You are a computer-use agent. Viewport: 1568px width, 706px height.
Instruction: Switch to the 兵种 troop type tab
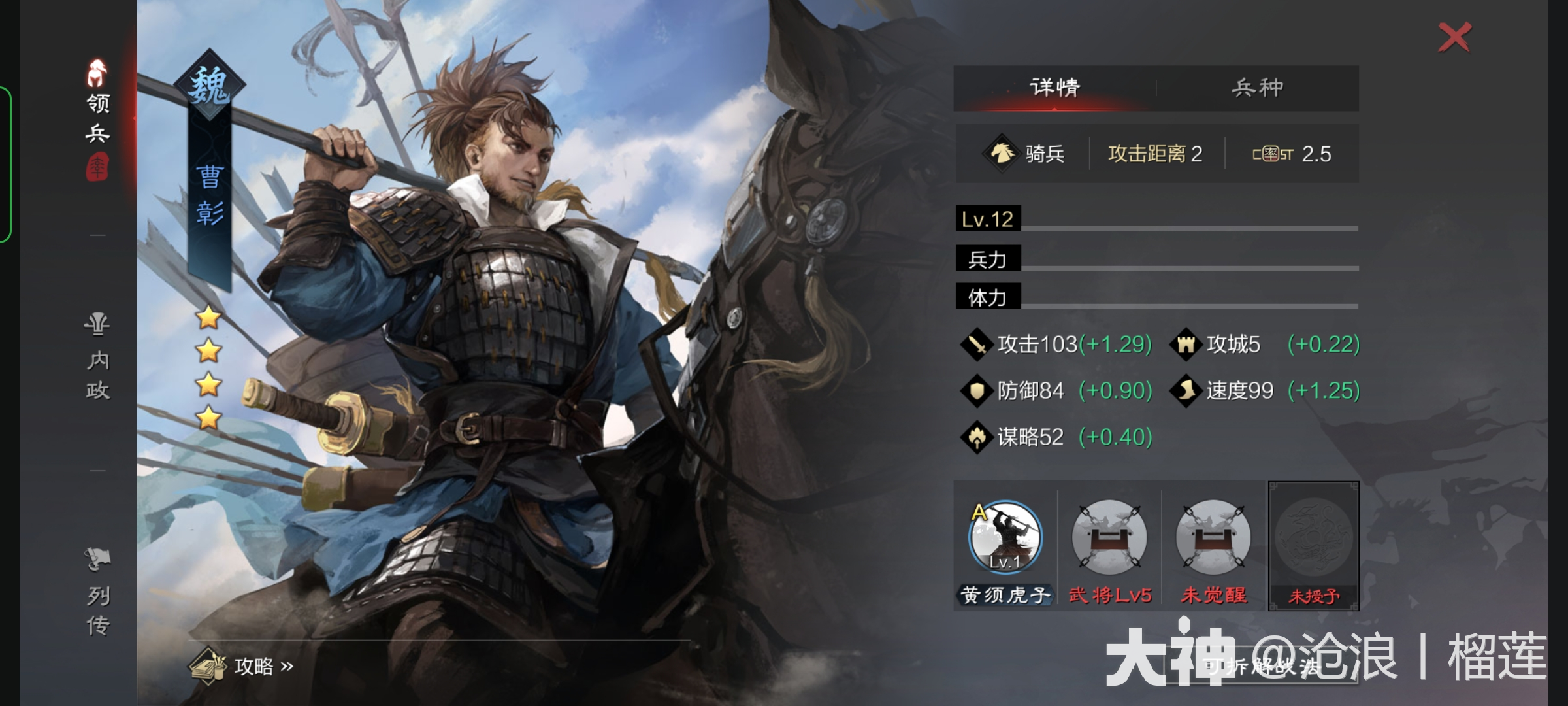[1257, 88]
